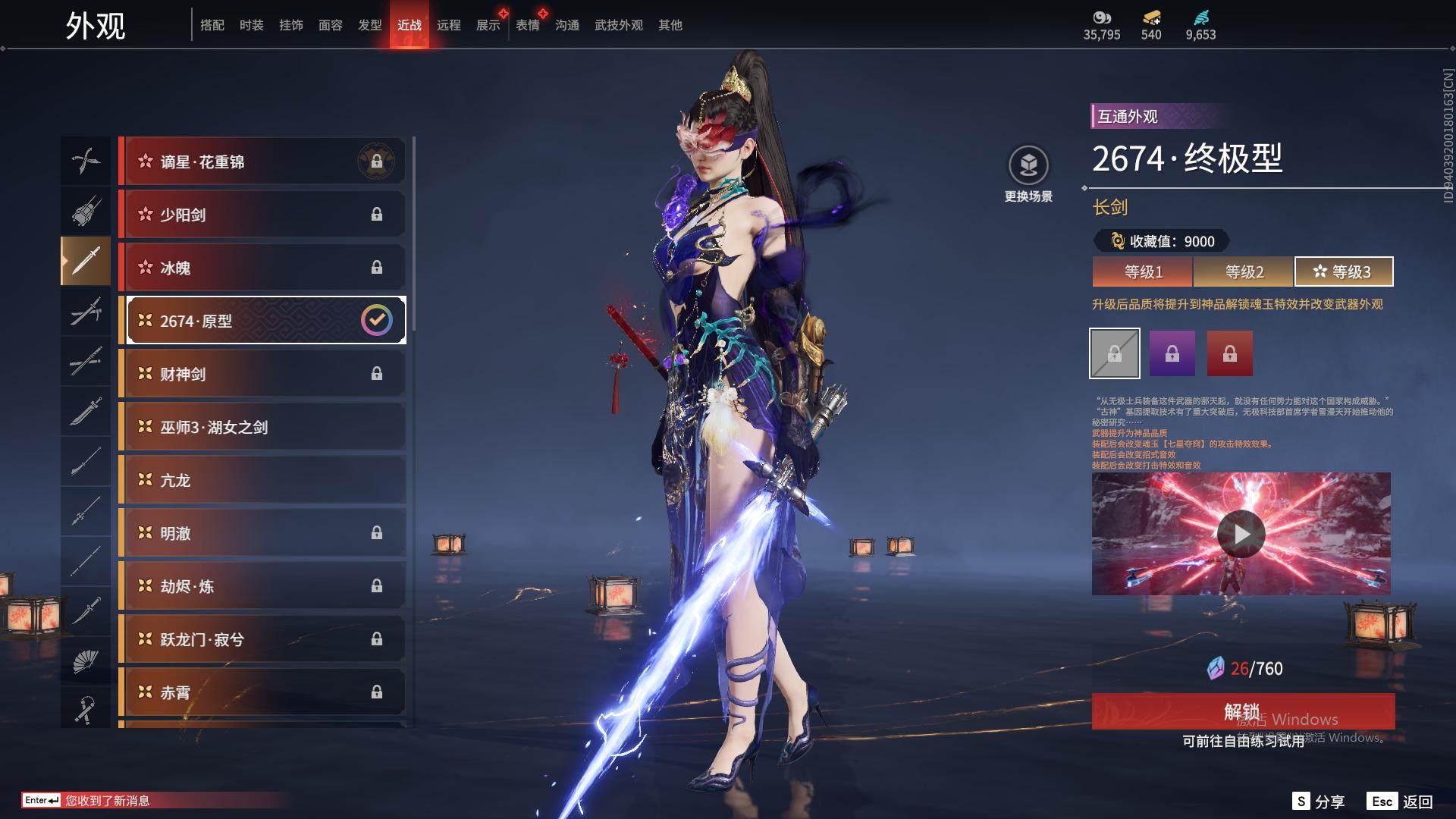
Task: Play the skin preview video
Action: point(1241,534)
